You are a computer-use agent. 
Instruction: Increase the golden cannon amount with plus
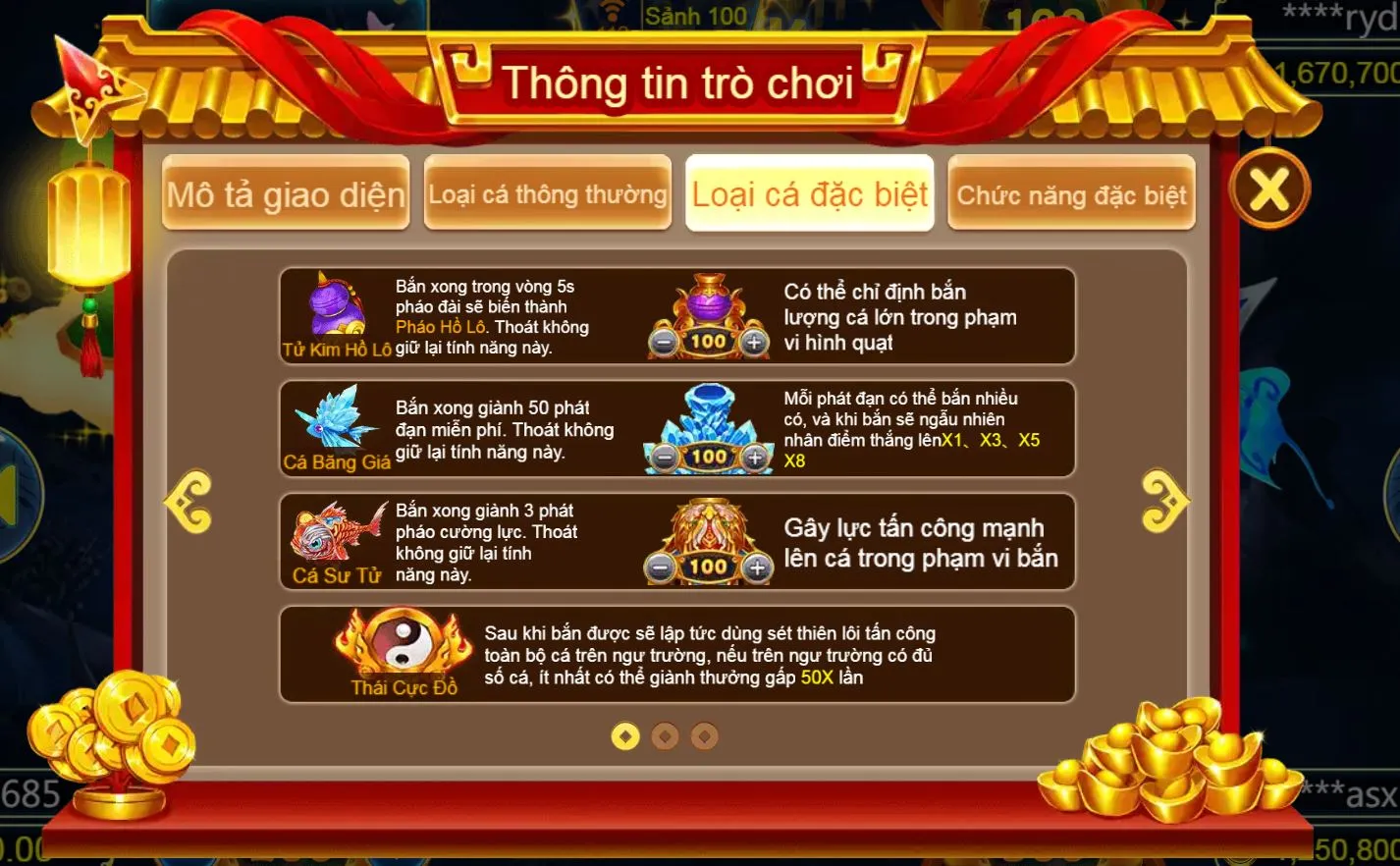(x=755, y=568)
